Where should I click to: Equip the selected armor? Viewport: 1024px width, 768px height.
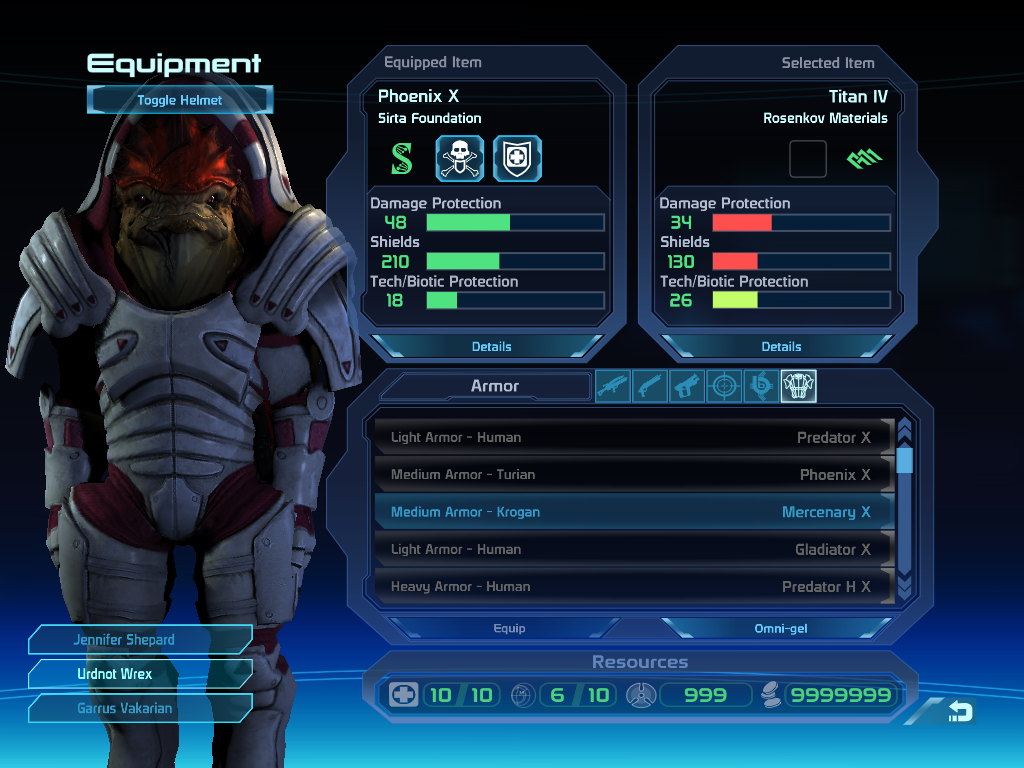[x=509, y=628]
